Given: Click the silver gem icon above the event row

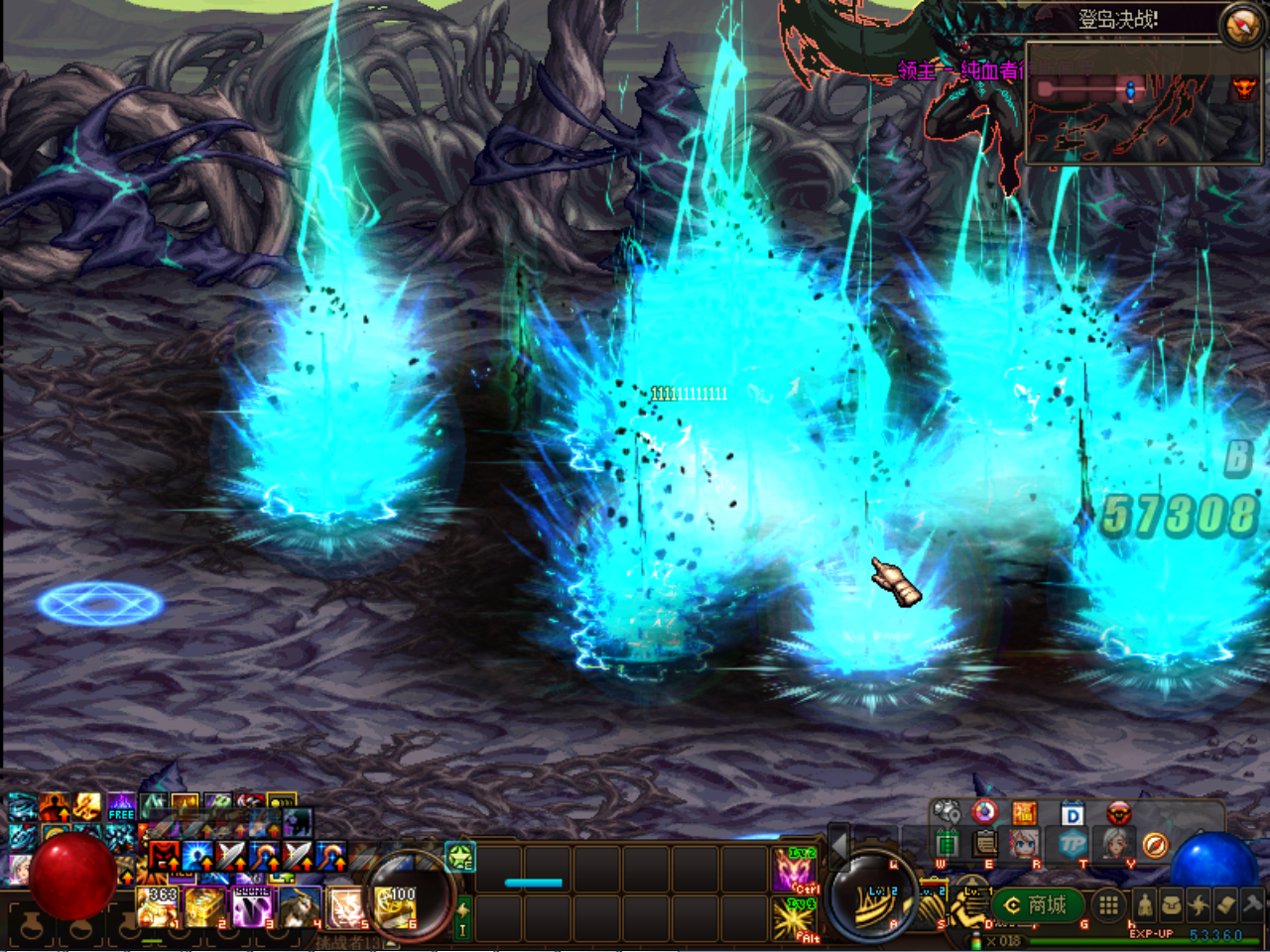Looking at the screenshot, I should [946, 812].
